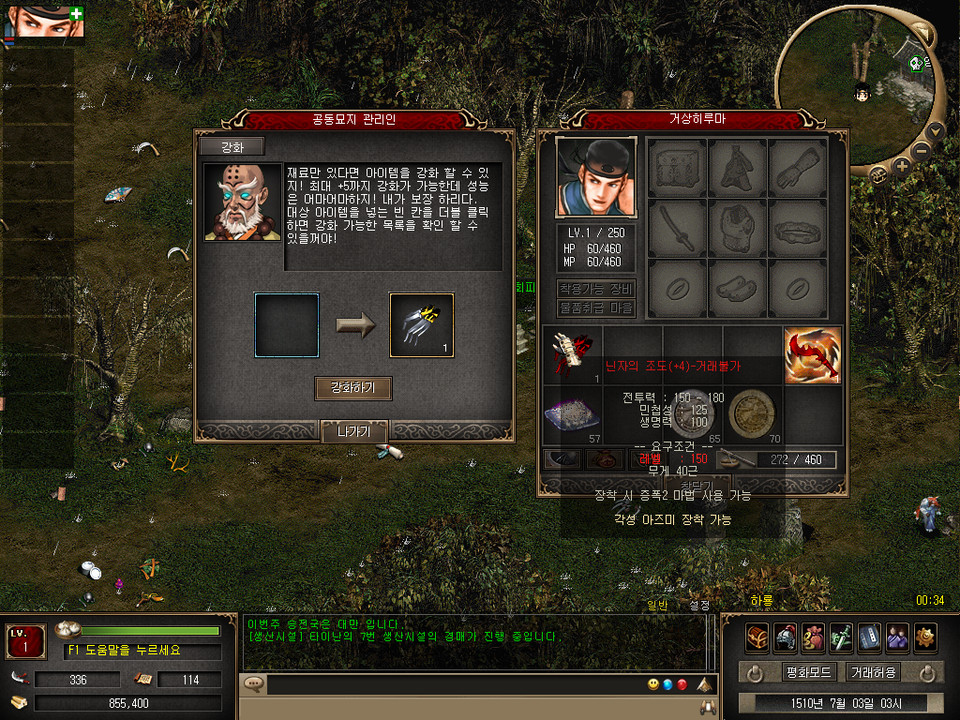Open the 착용가능 장비 equipment filter
Viewport: 960px width, 720px height.
tap(596, 290)
